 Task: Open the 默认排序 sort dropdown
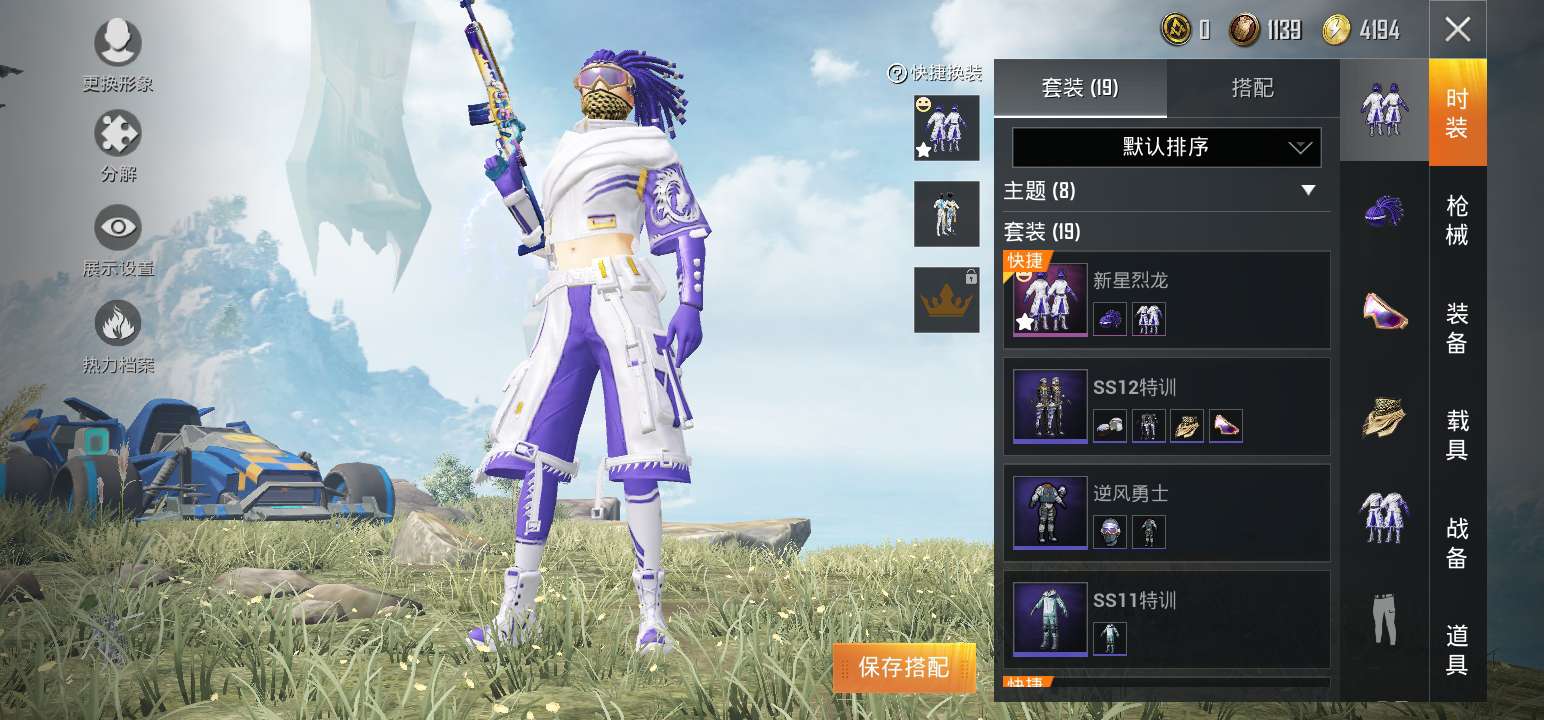tap(1165, 147)
